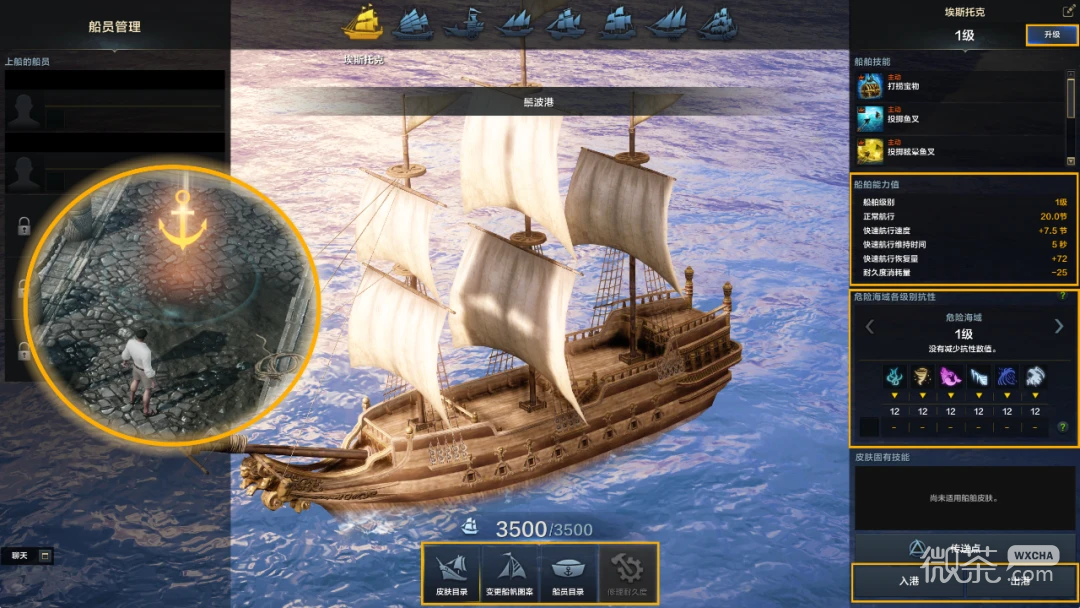The image size is (1080, 608).
Task: Open help for 危险海域各级别抗性 question mark
Action: click(1062, 296)
